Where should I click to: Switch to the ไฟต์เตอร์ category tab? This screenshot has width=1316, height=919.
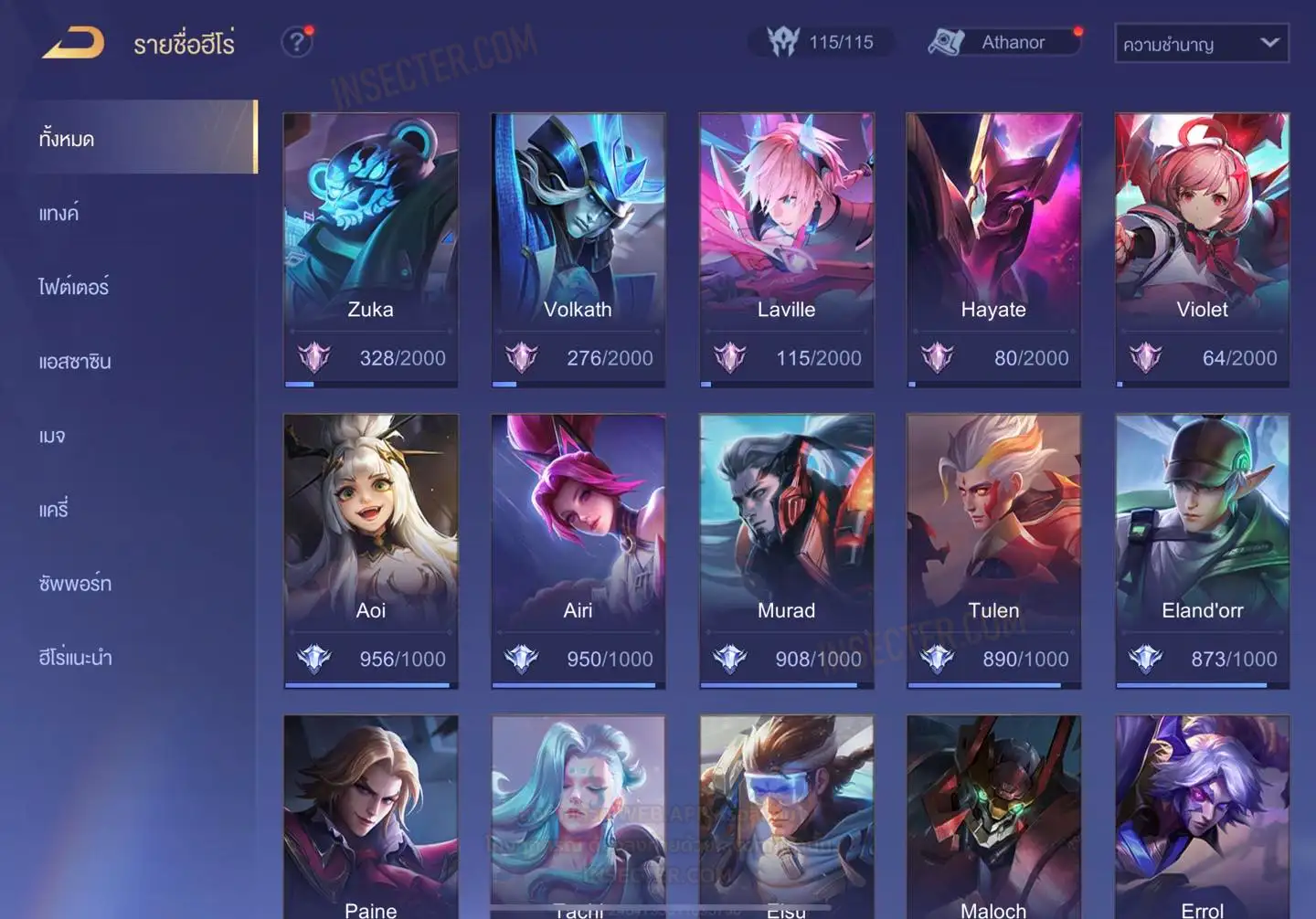pos(73,287)
